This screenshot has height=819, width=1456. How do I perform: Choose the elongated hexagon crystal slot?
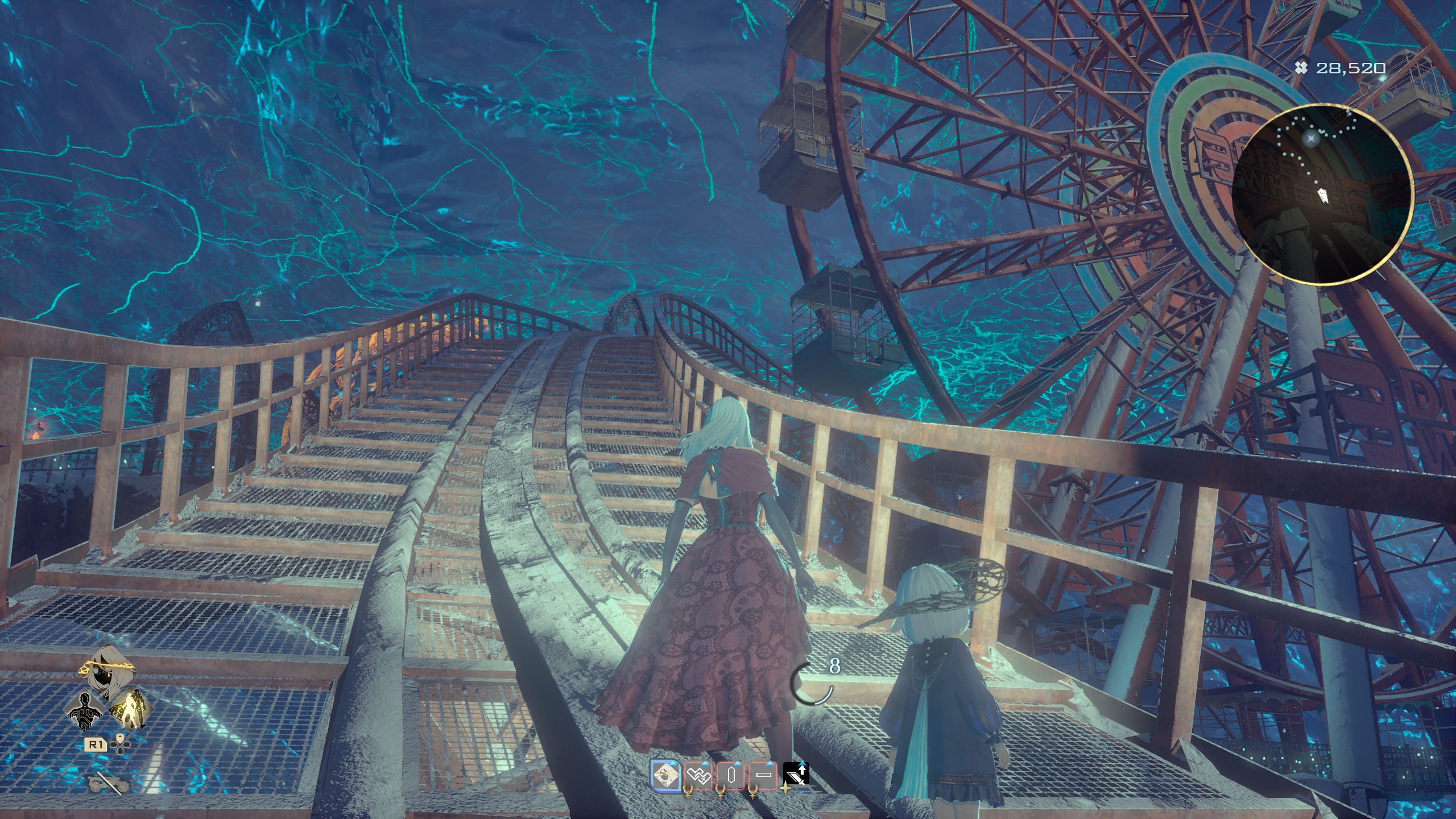[731, 775]
